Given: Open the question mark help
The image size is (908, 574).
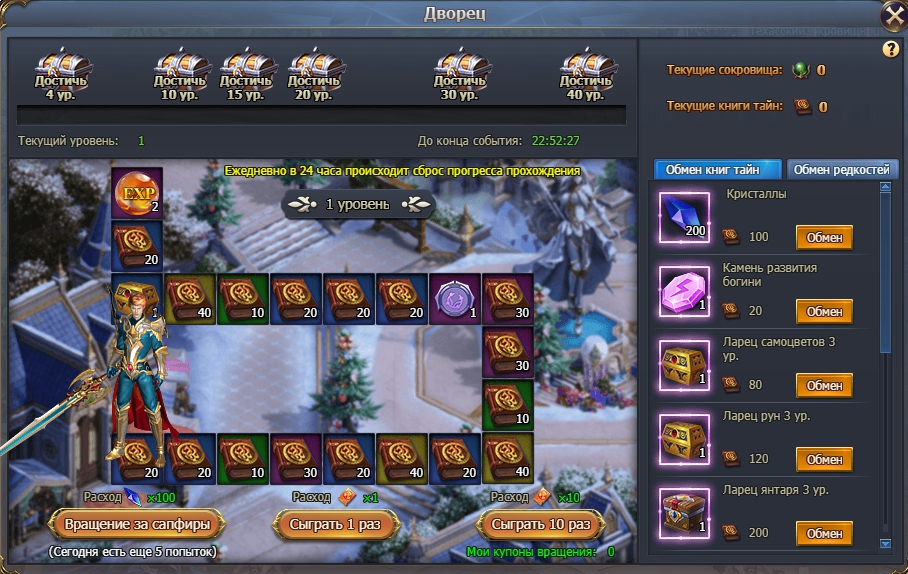Looking at the screenshot, I should pyautogui.click(x=890, y=49).
